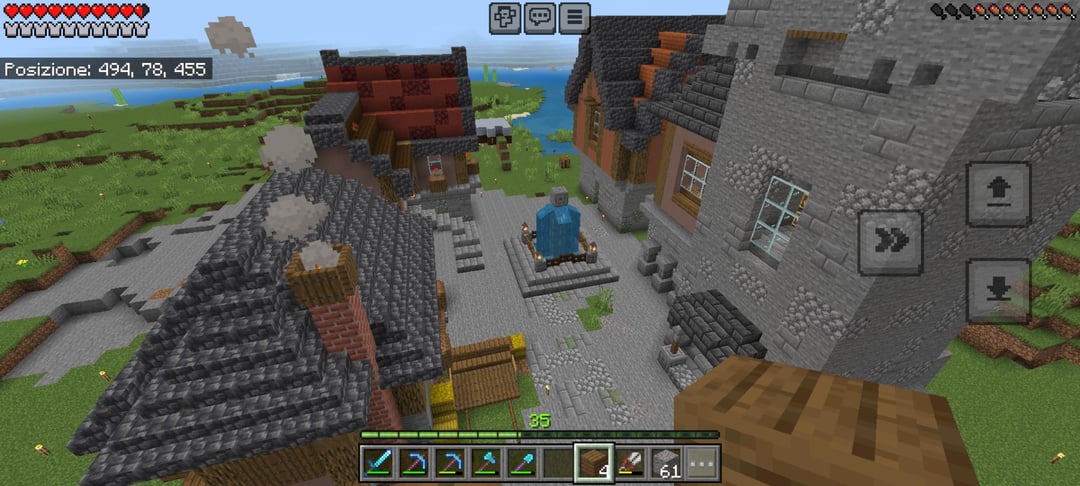1080x486 pixels.
Task: Select the diamond shovel hotbar slot
Action: tap(523, 462)
